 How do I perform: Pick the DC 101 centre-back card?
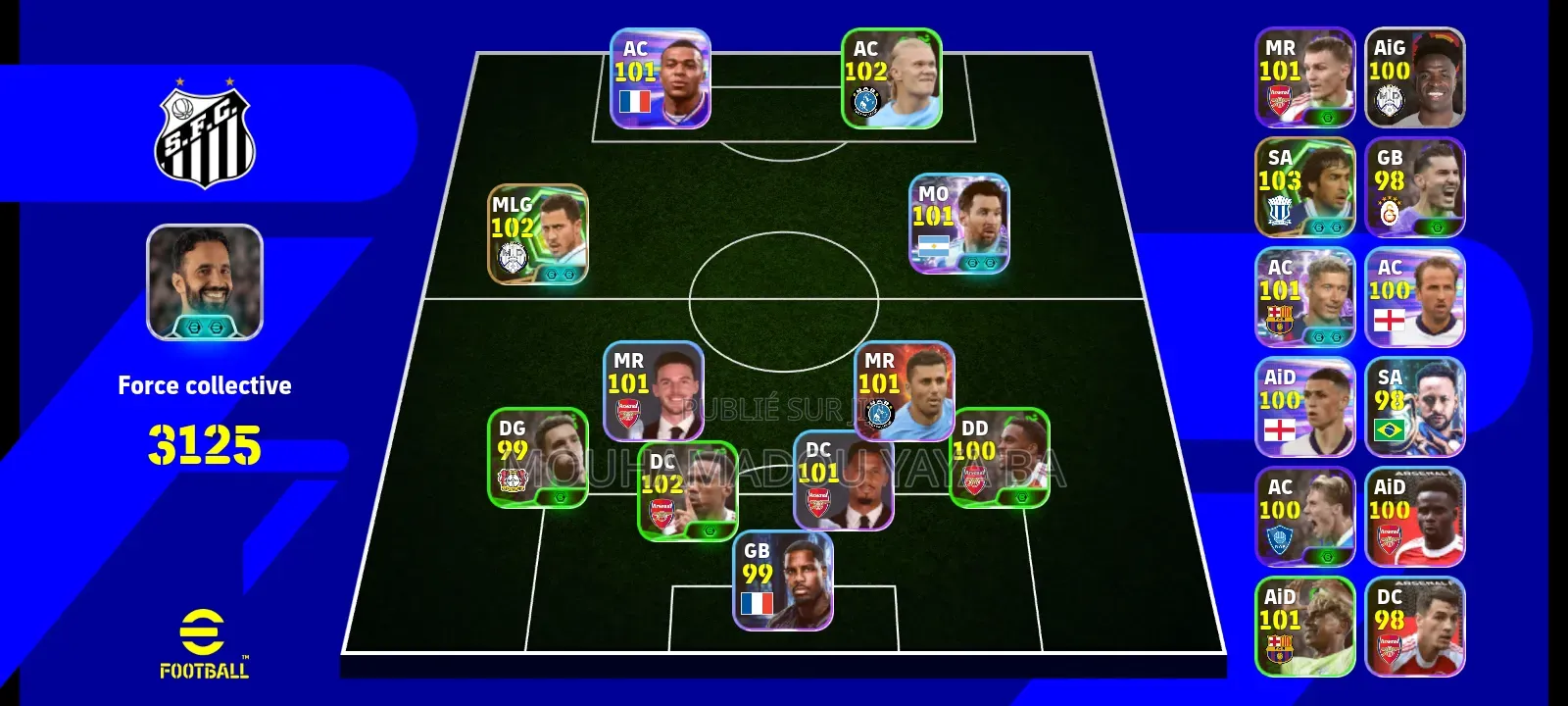(842, 480)
